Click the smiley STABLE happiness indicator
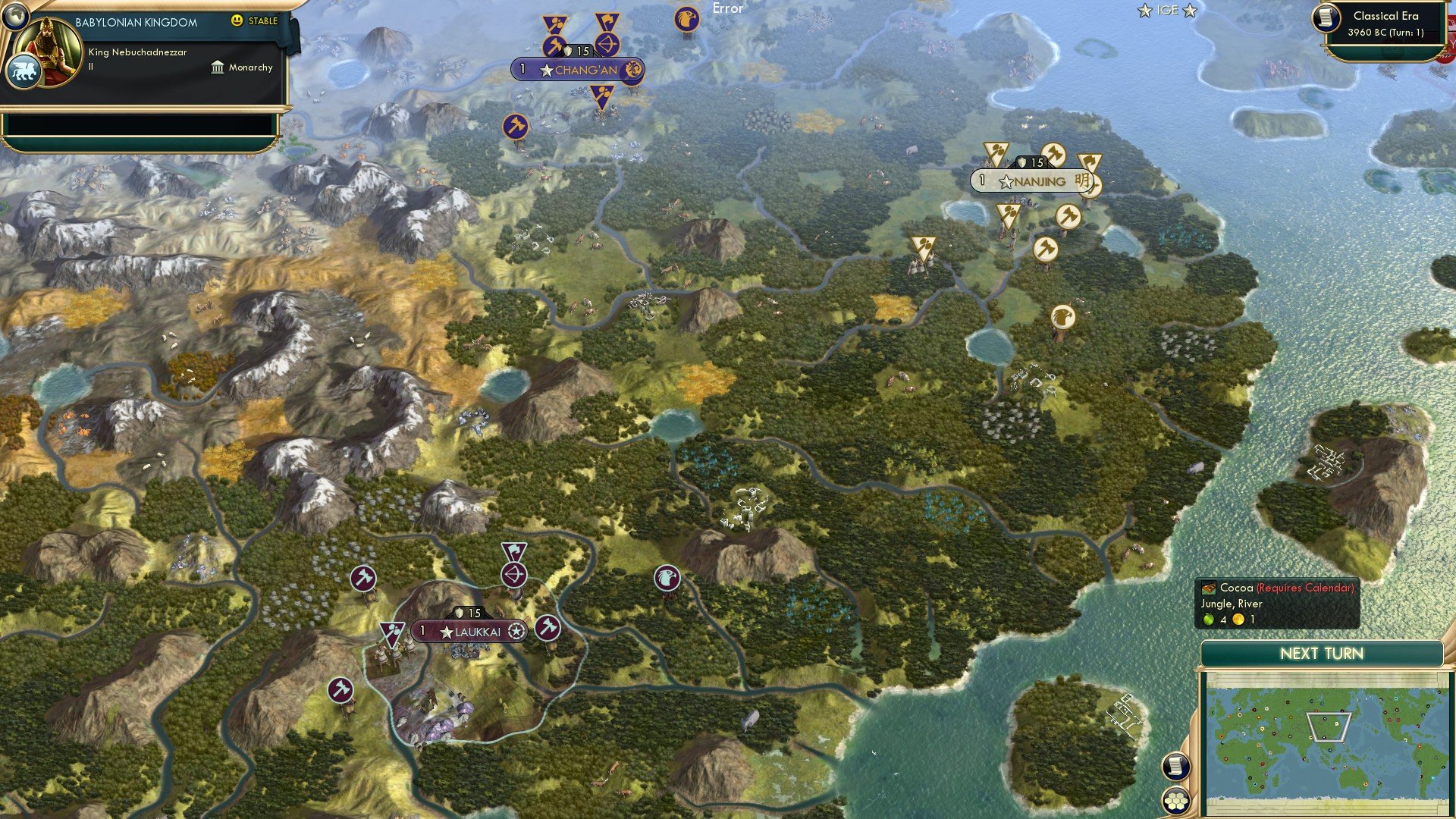This screenshot has height=819, width=1456. point(237,21)
